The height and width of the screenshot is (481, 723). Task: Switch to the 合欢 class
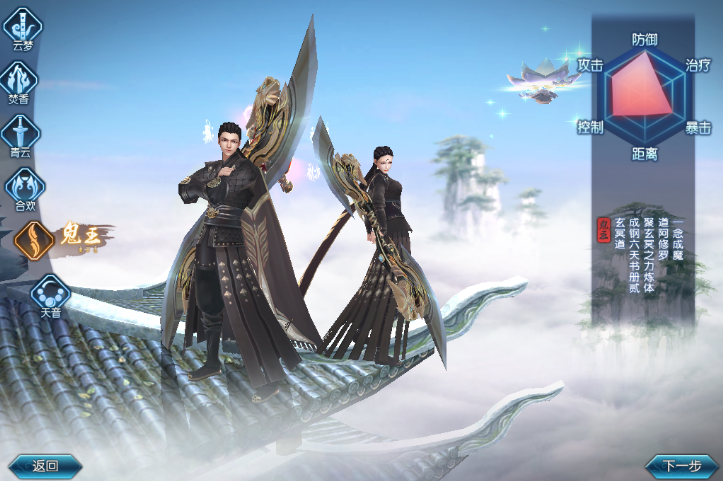pos(24,186)
